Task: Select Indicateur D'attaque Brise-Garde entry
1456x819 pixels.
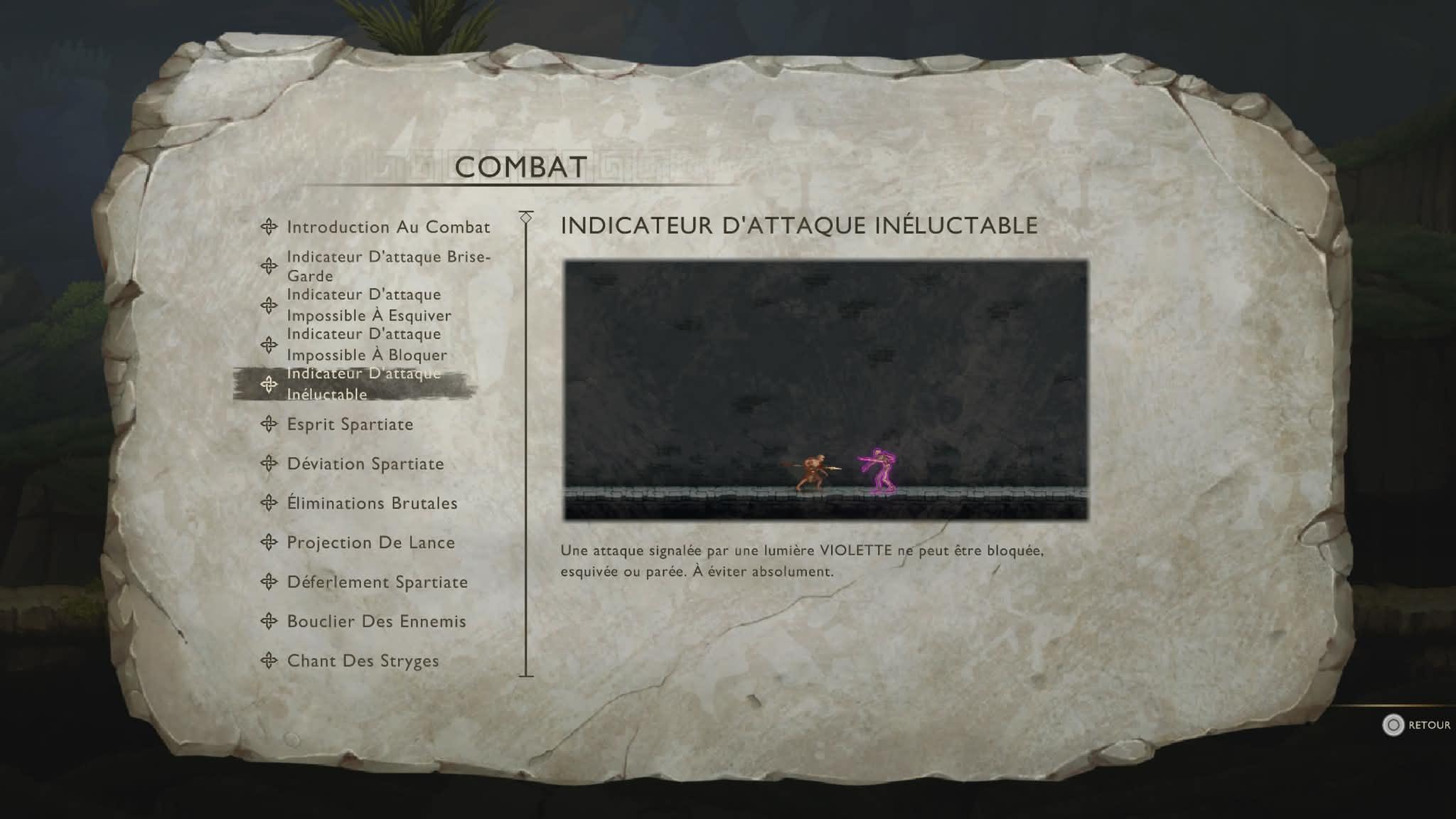Action: (387, 266)
